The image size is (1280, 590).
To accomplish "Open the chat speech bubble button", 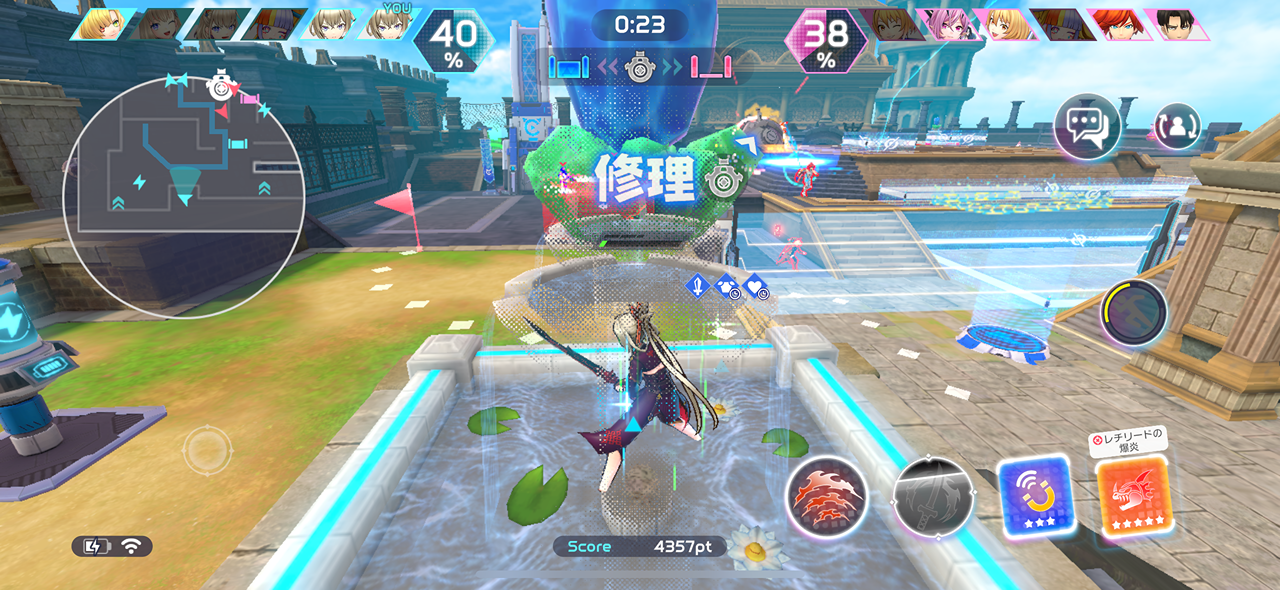I will (x=1086, y=127).
